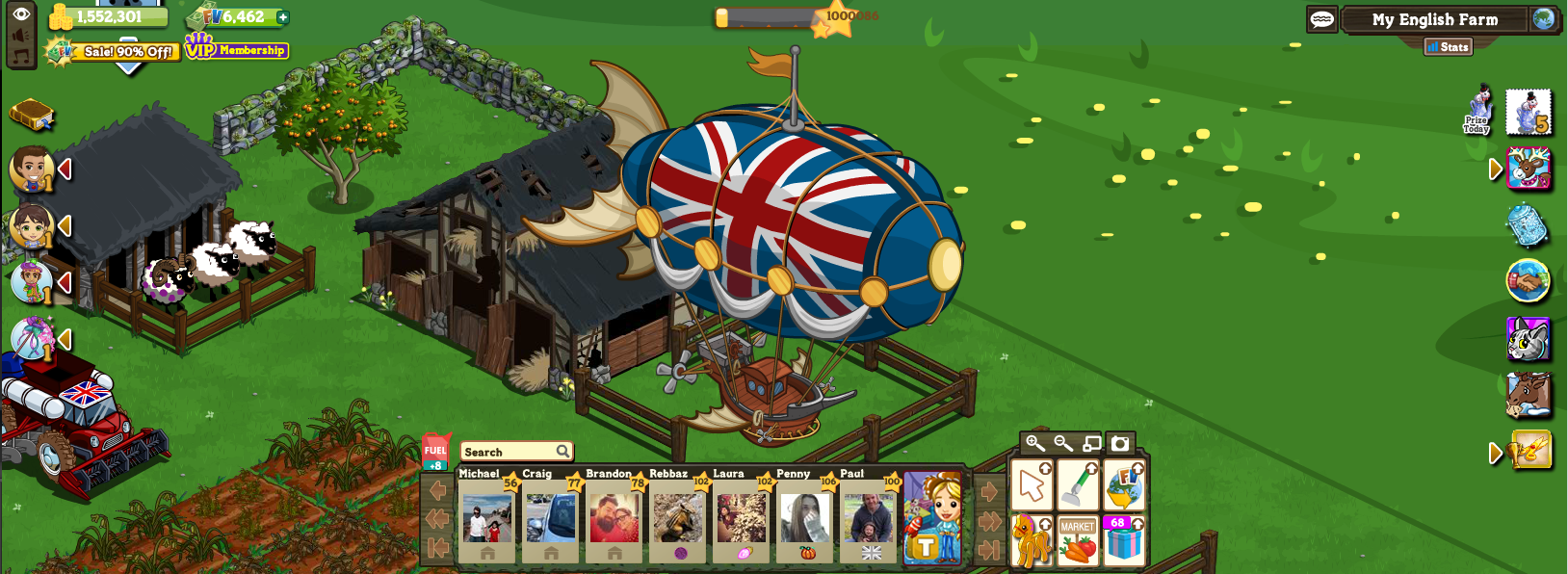The image size is (1568, 574).
Task: Open the gift box showing 68
Action: point(1124,539)
